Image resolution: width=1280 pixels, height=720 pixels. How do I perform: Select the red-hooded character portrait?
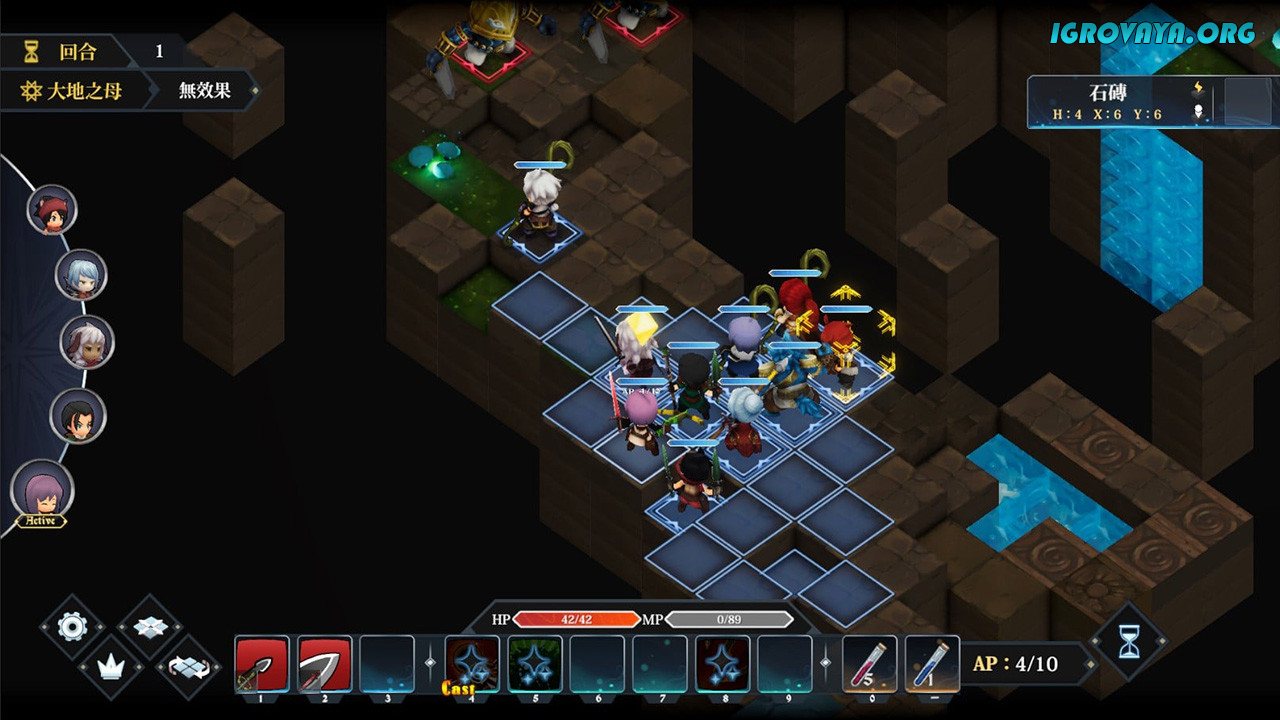tap(52, 210)
